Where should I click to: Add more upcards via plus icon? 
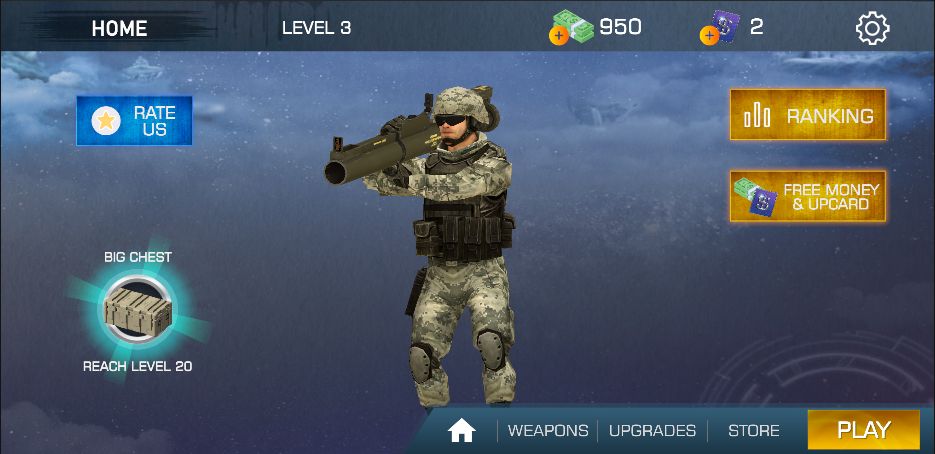pyautogui.click(x=709, y=36)
